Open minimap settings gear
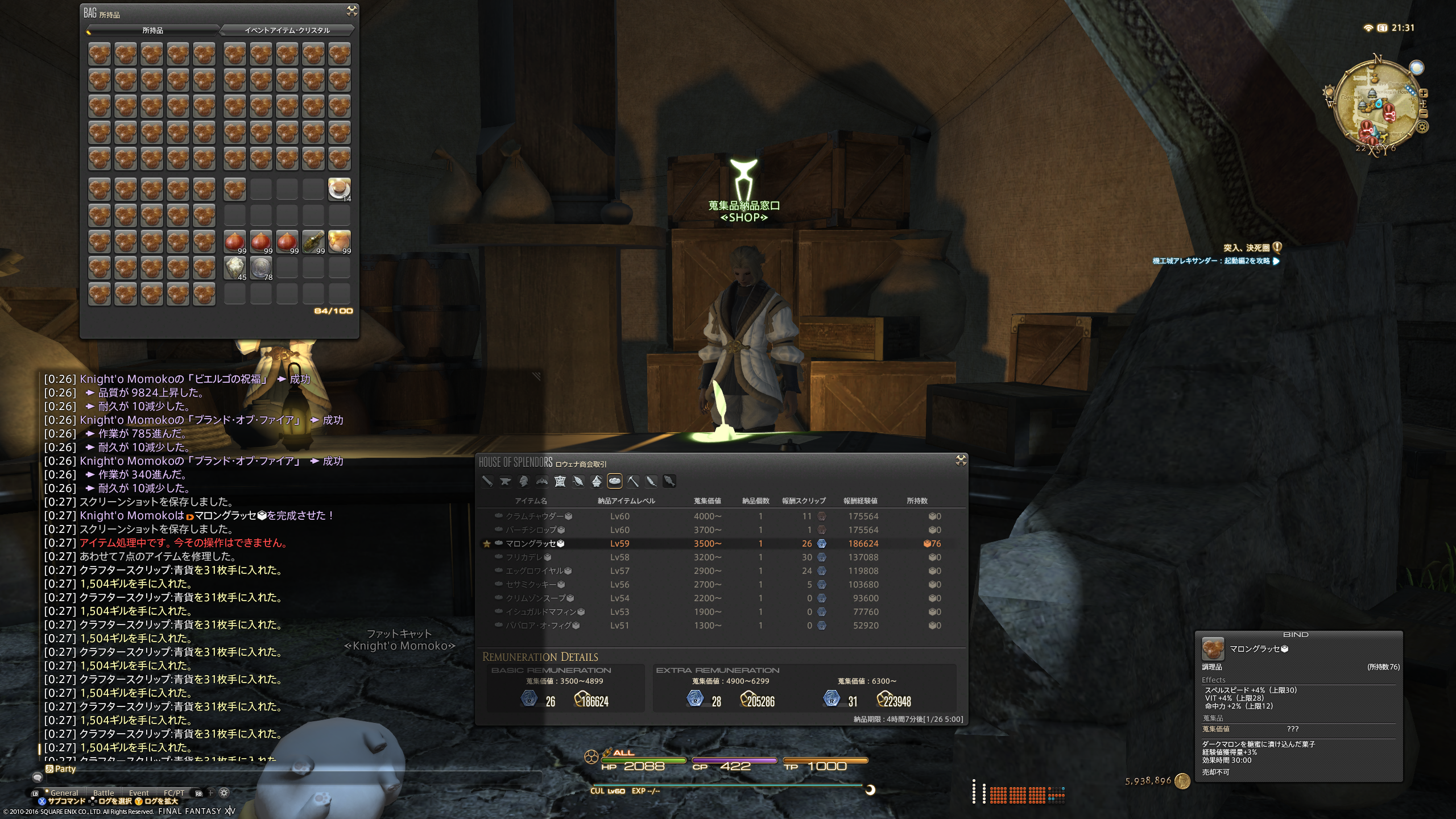Image resolution: width=1456 pixels, height=819 pixels. click(1422, 127)
